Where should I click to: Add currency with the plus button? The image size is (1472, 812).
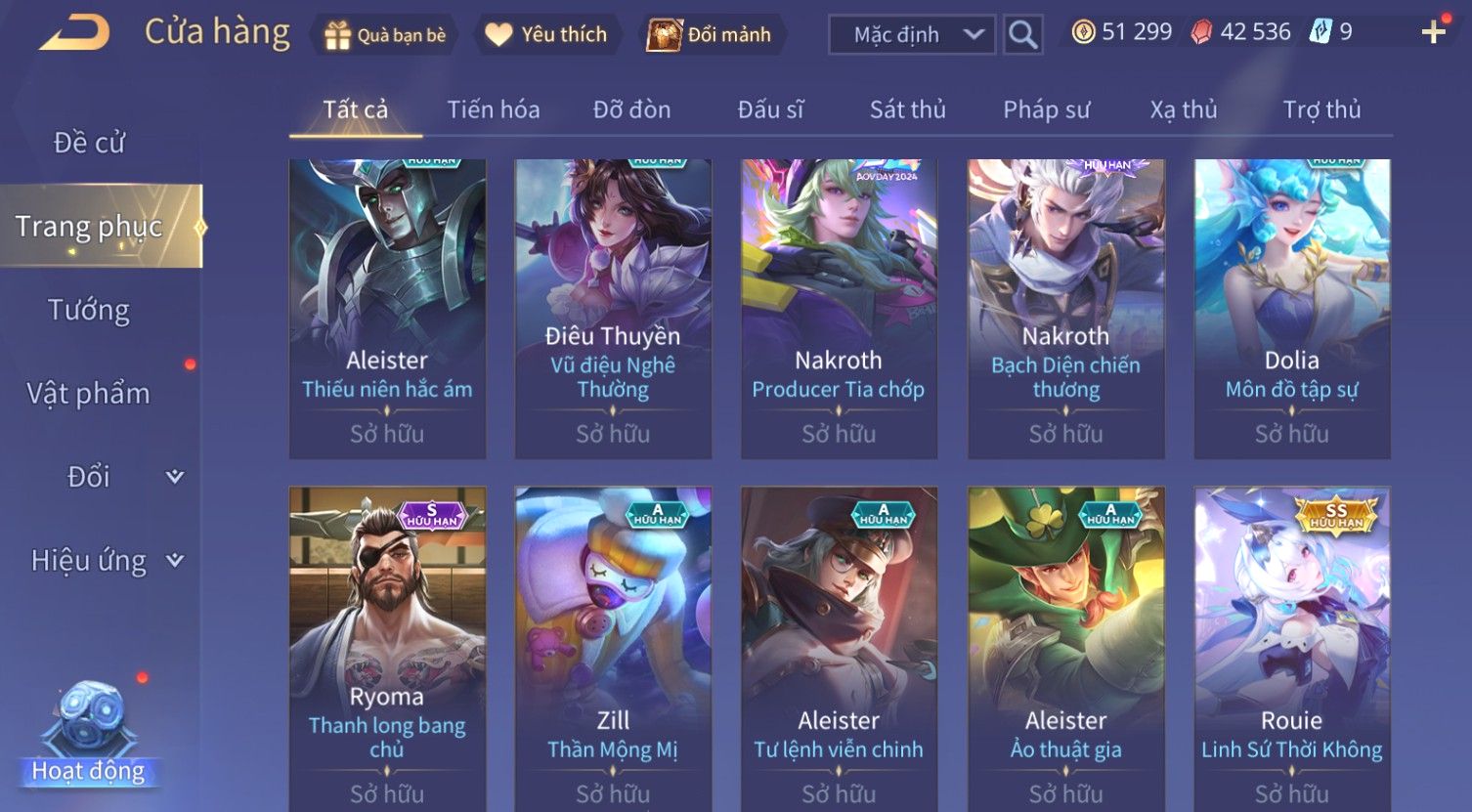pyautogui.click(x=1433, y=33)
